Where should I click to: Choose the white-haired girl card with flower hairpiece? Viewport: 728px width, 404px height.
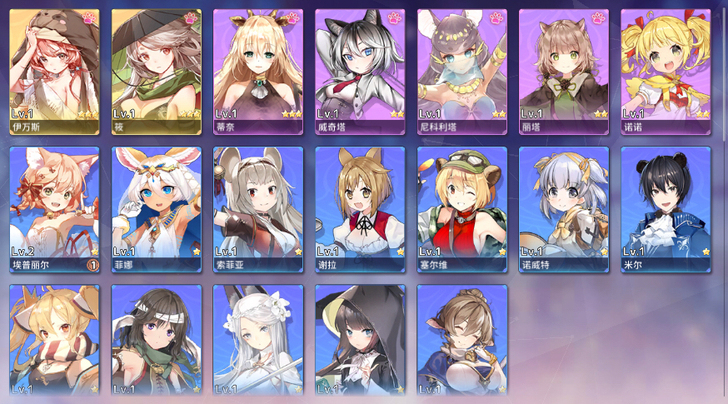coord(258,340)
